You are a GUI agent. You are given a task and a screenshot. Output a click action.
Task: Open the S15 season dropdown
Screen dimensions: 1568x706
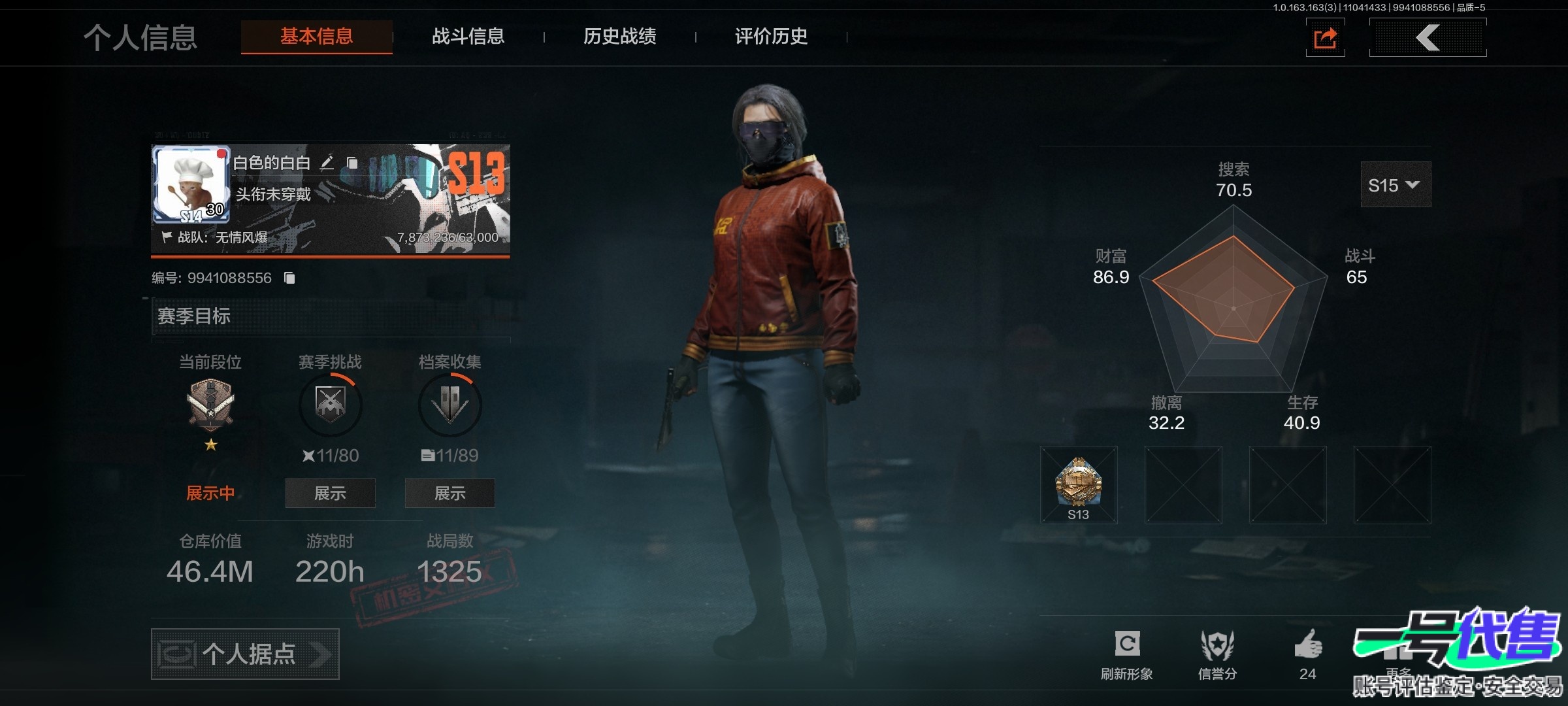point(1395,185)
